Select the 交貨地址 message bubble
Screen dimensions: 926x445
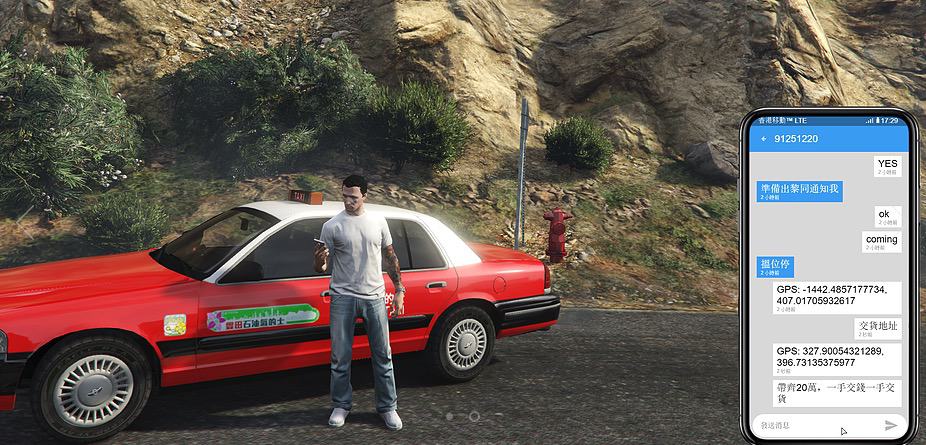[x=878, y=328]
